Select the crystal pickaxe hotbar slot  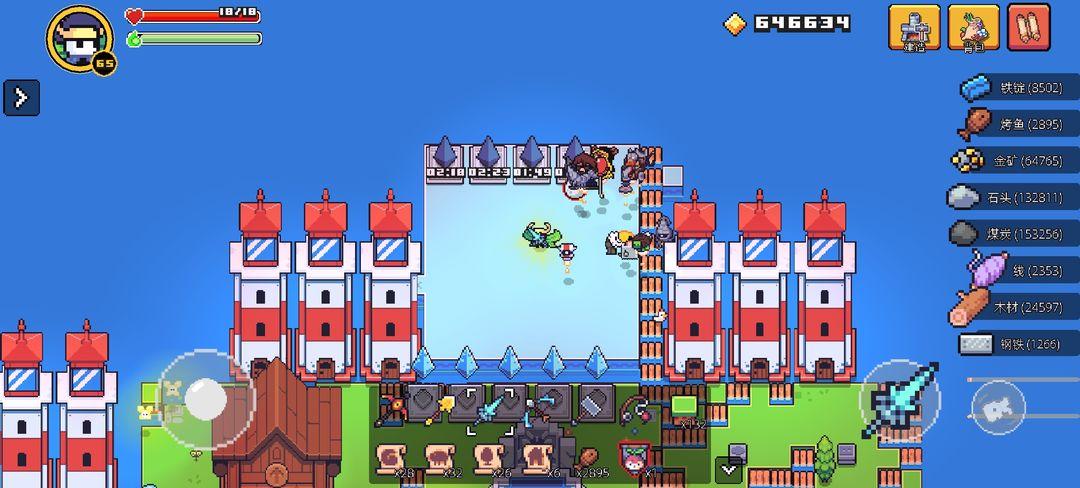click(x=542, y=407)
